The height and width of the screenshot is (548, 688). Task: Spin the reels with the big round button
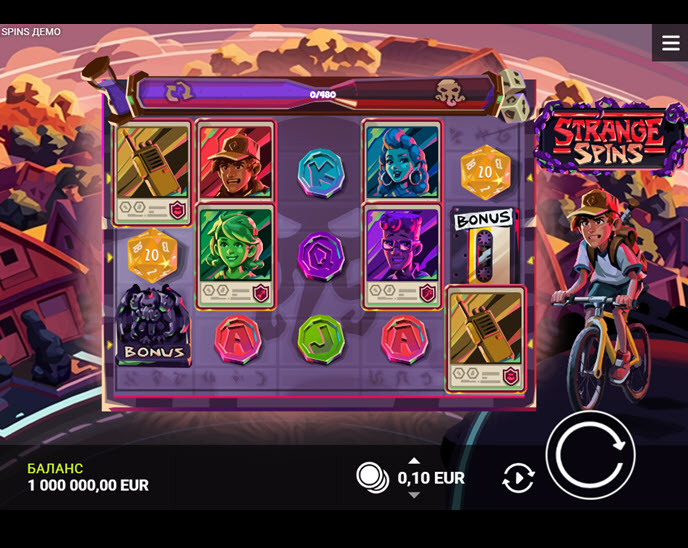point(590,455)
